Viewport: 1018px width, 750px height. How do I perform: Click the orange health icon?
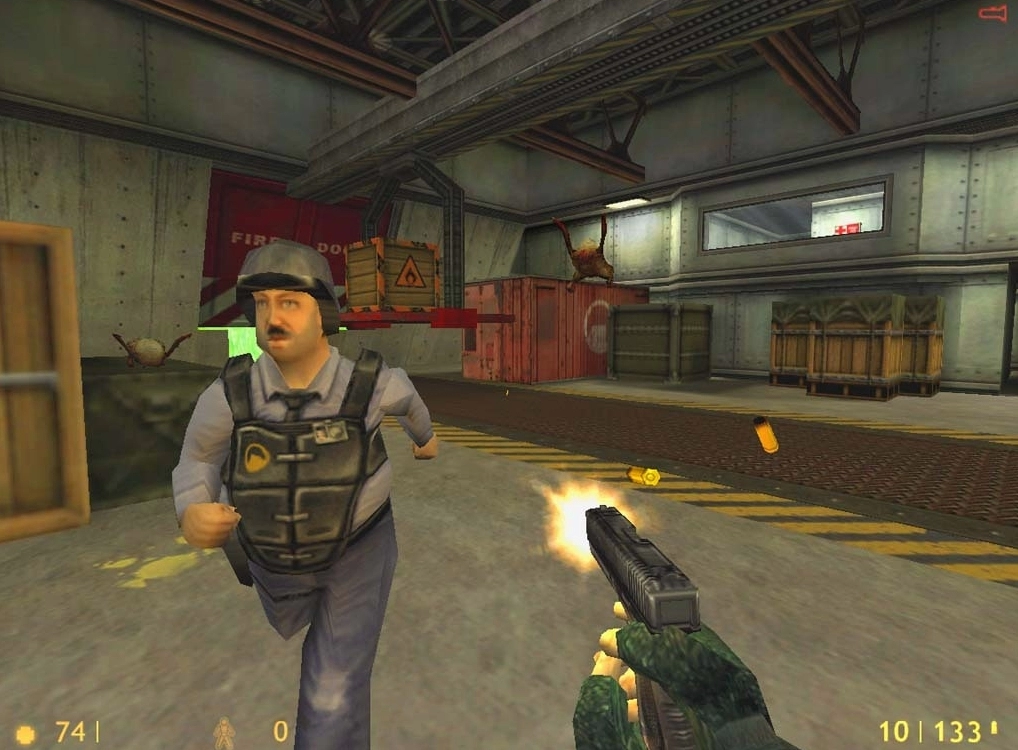(x=26, y=733)
